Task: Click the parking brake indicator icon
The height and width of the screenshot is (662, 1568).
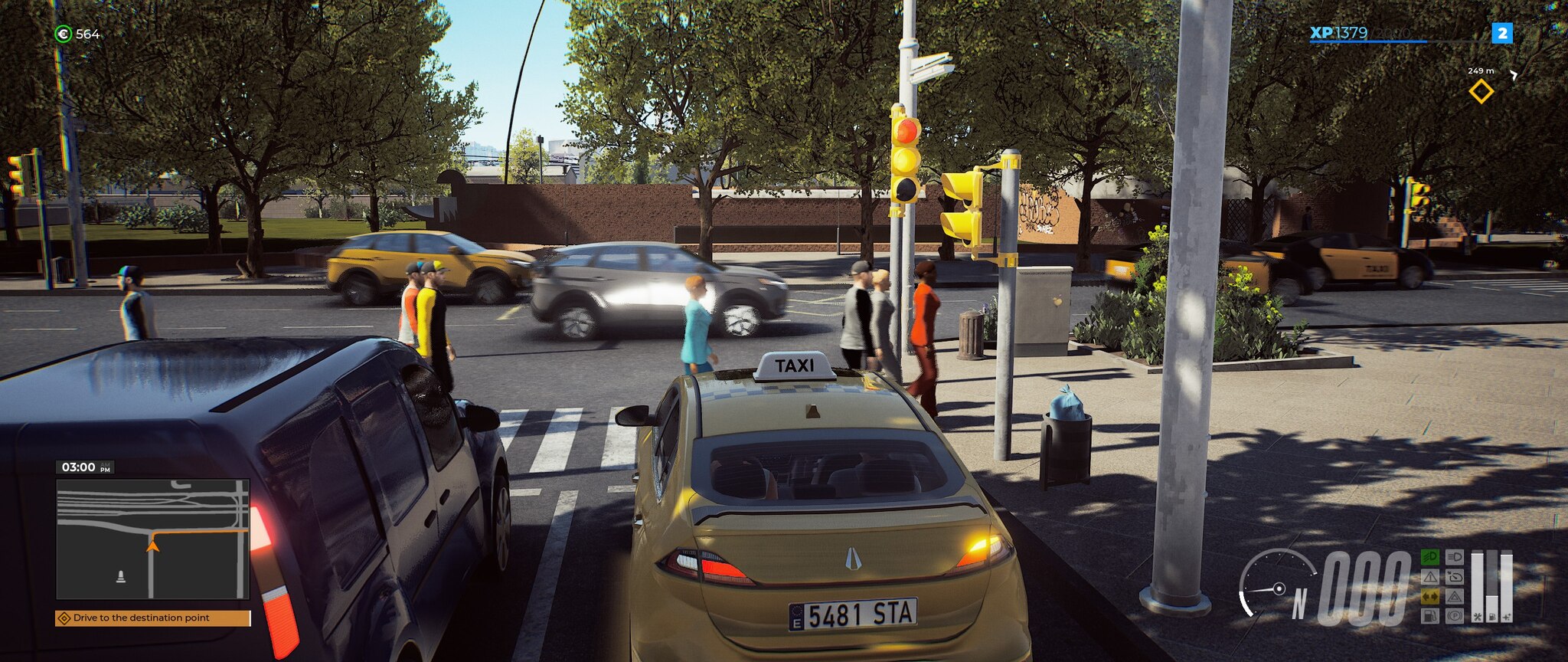Action: (x=1455, y=616)
